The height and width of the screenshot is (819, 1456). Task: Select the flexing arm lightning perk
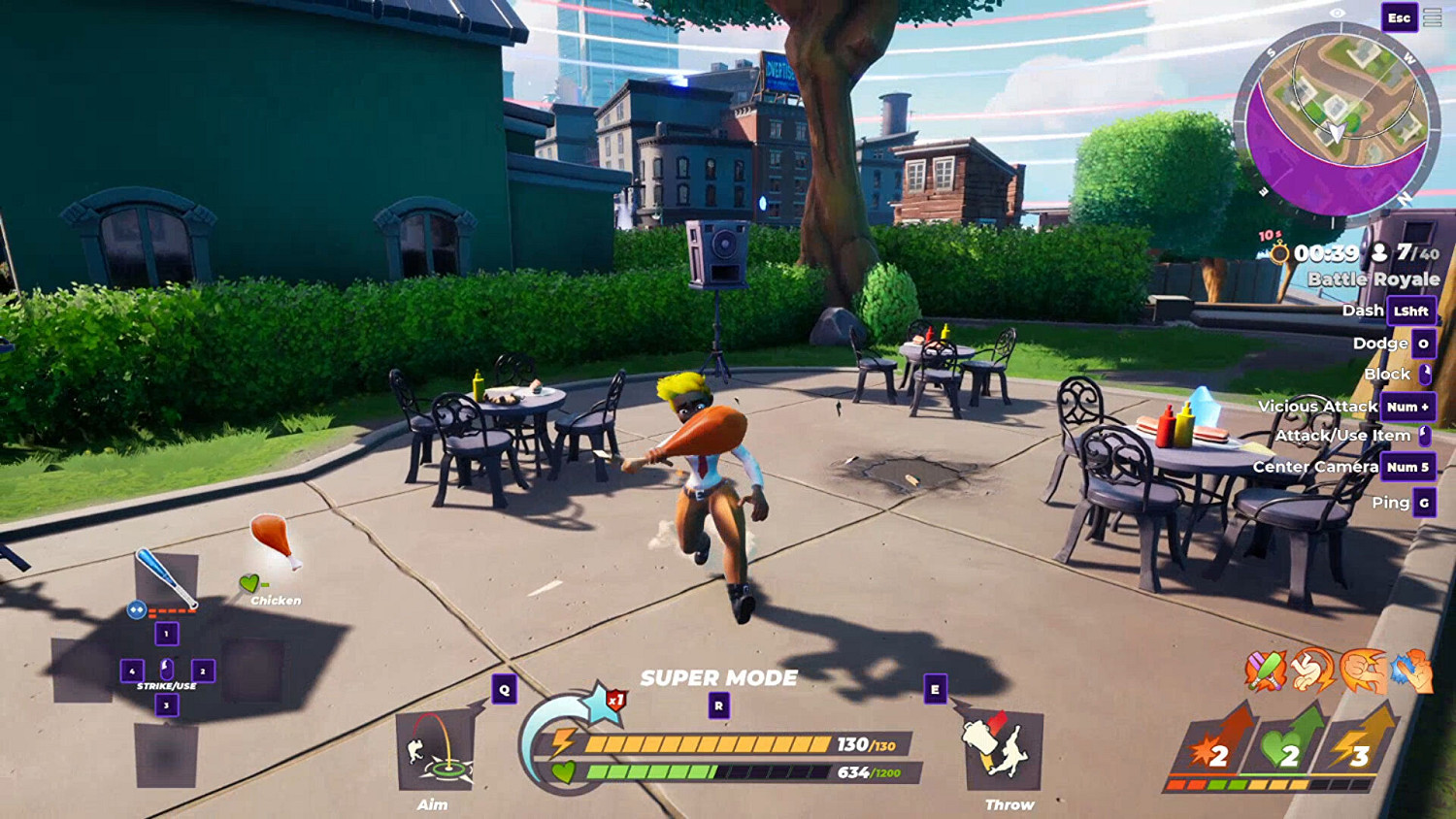[x=1313, y=671]
